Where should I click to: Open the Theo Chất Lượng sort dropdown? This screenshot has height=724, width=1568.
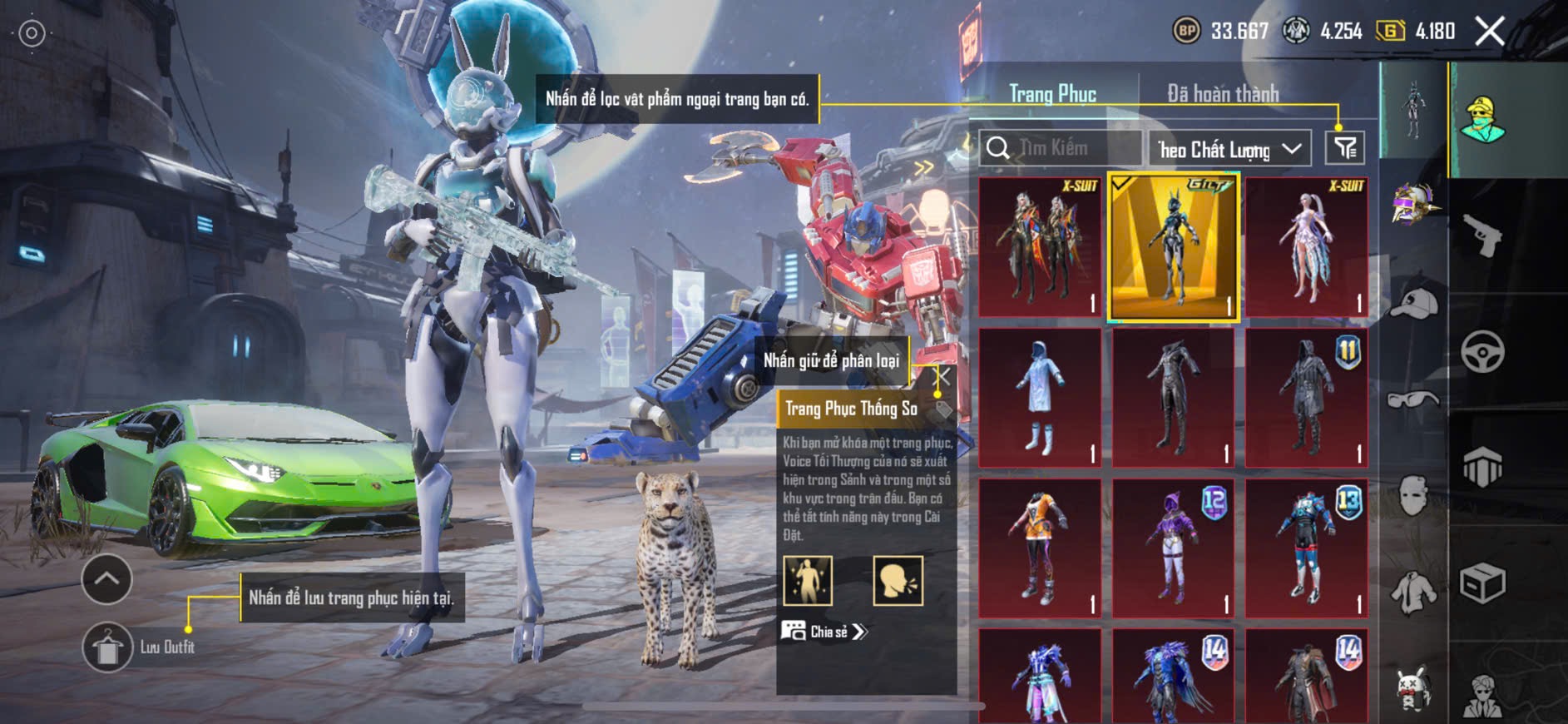tap(1229, 149)
